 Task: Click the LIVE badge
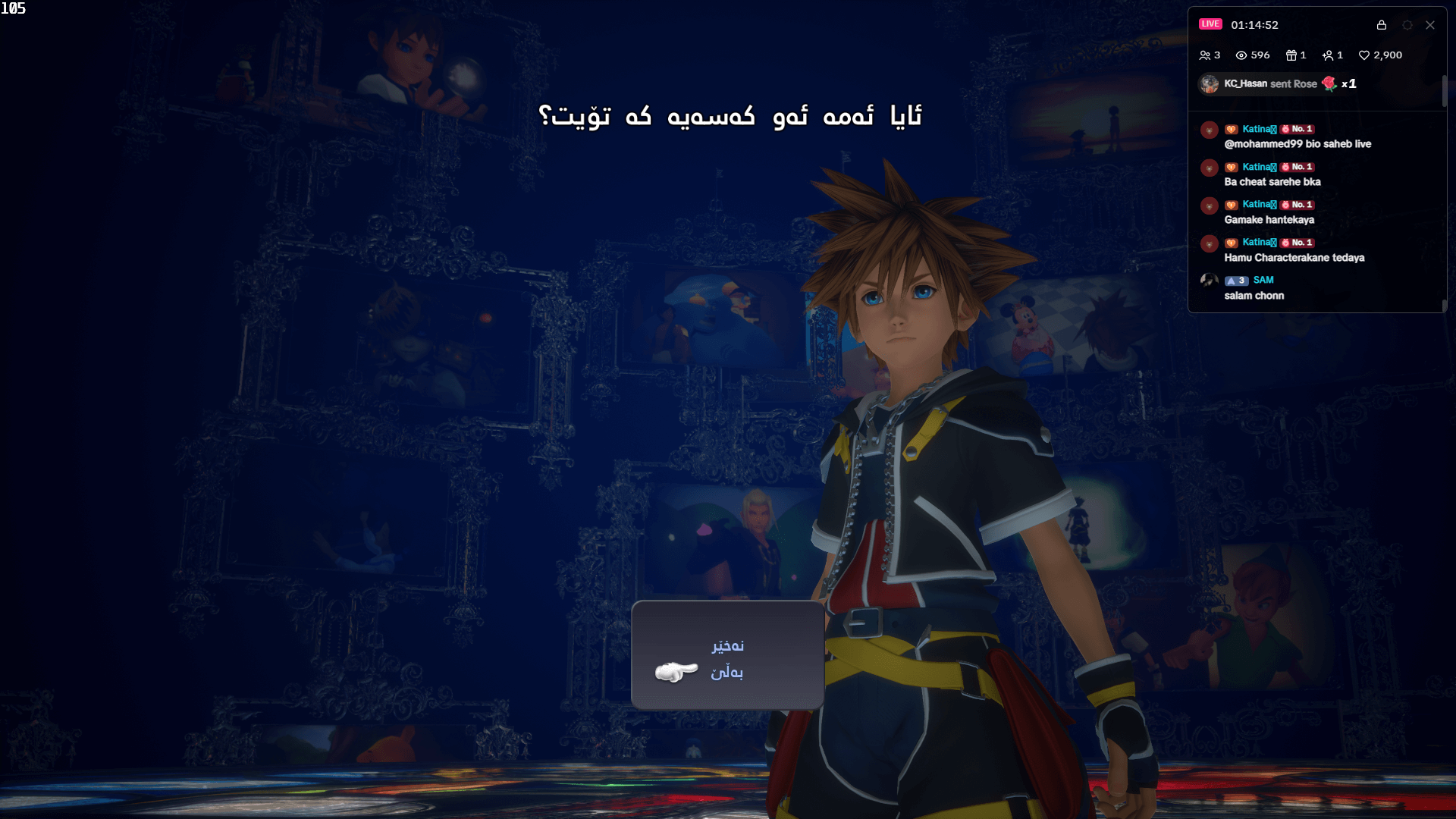1210,24
